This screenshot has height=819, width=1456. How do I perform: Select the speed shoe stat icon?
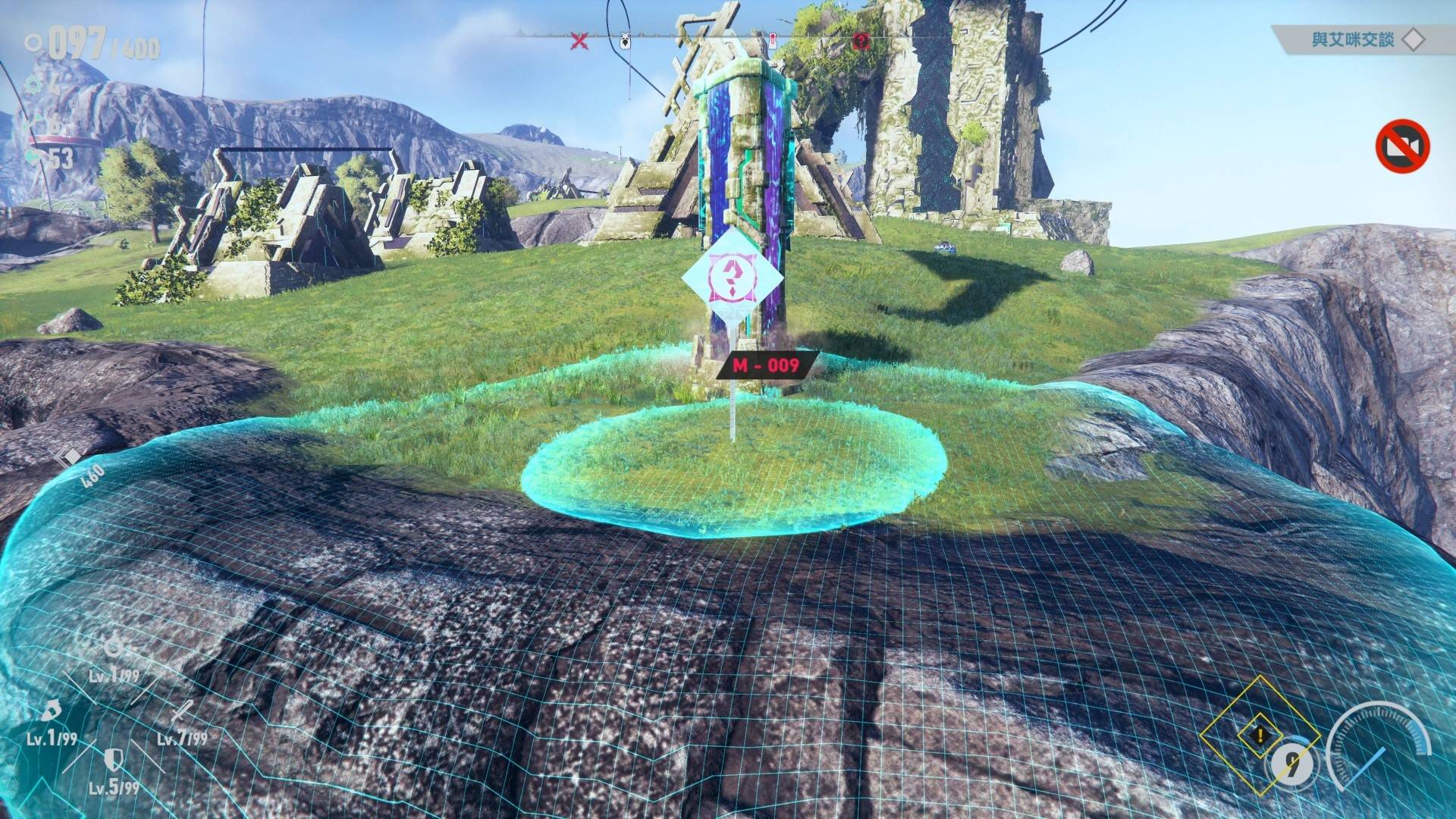pyautogui.click(x=50, y=713)
